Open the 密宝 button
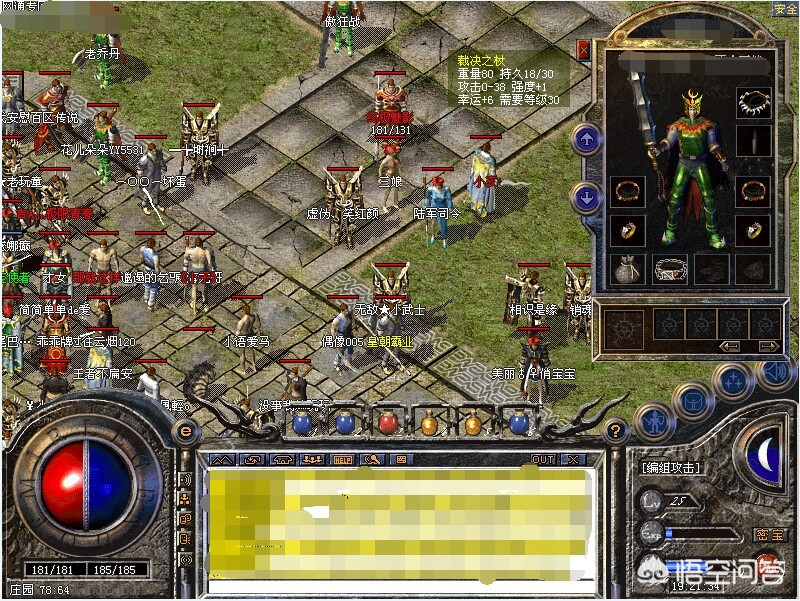800x601 pixels. (x=765, y=535)
